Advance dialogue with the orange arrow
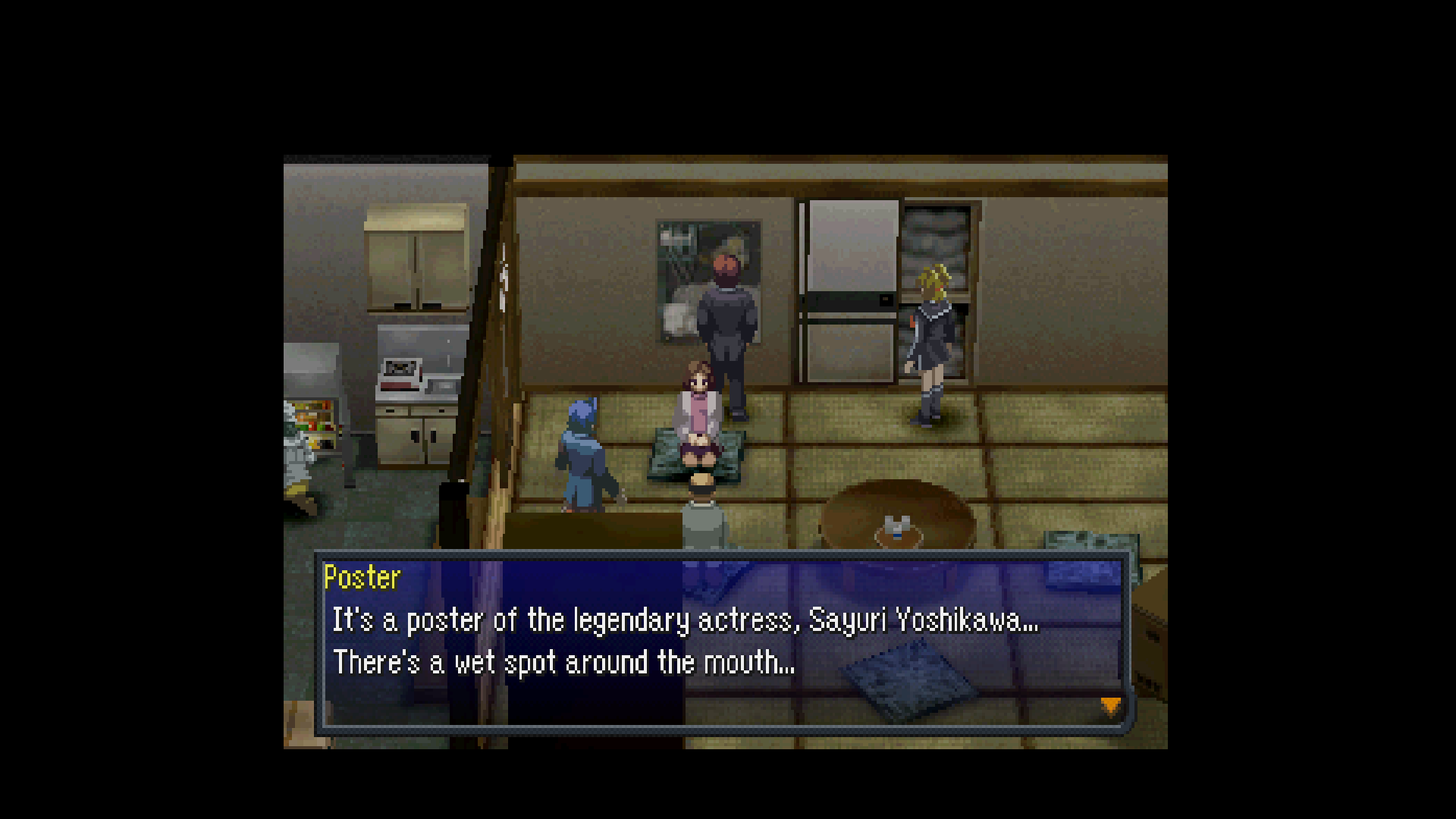 1110,707
